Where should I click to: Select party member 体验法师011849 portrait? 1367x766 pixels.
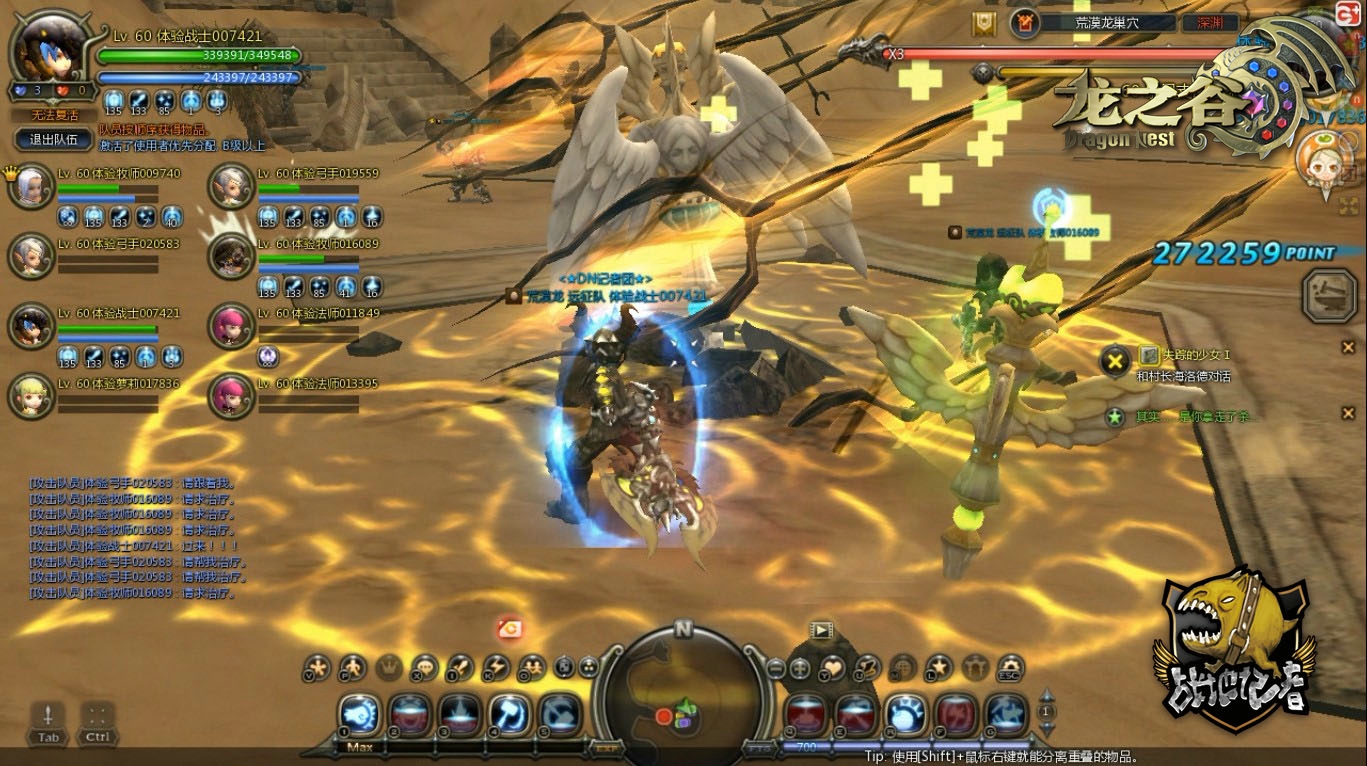(231, 325)
